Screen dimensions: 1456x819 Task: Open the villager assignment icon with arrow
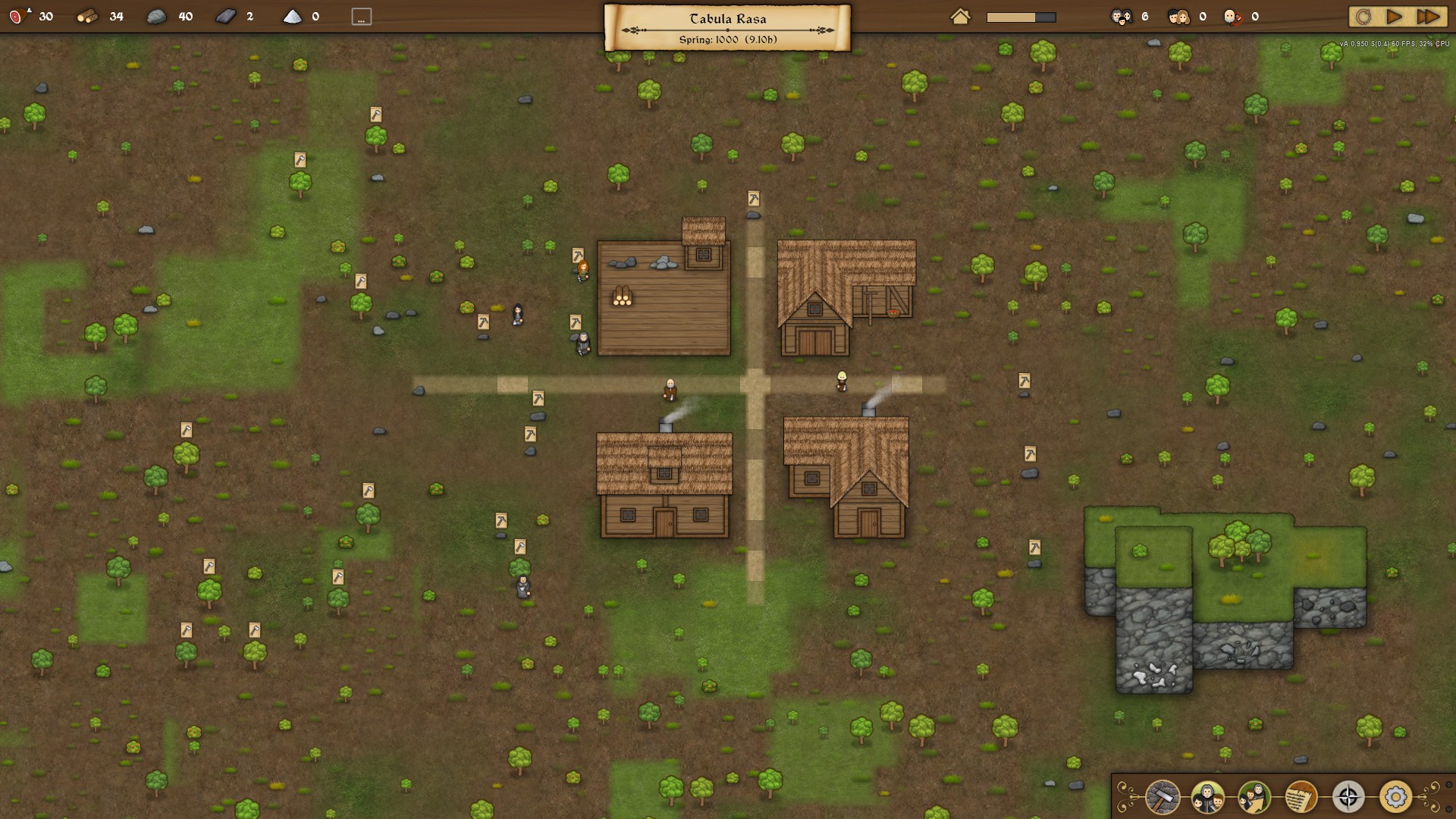[1254, 797]
